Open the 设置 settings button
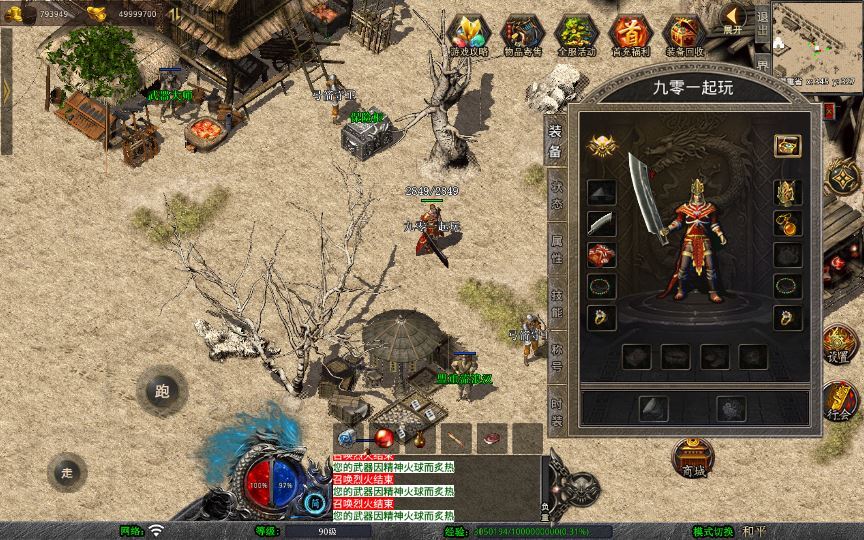Screen dimensions: 864x540 pos(838,345)
